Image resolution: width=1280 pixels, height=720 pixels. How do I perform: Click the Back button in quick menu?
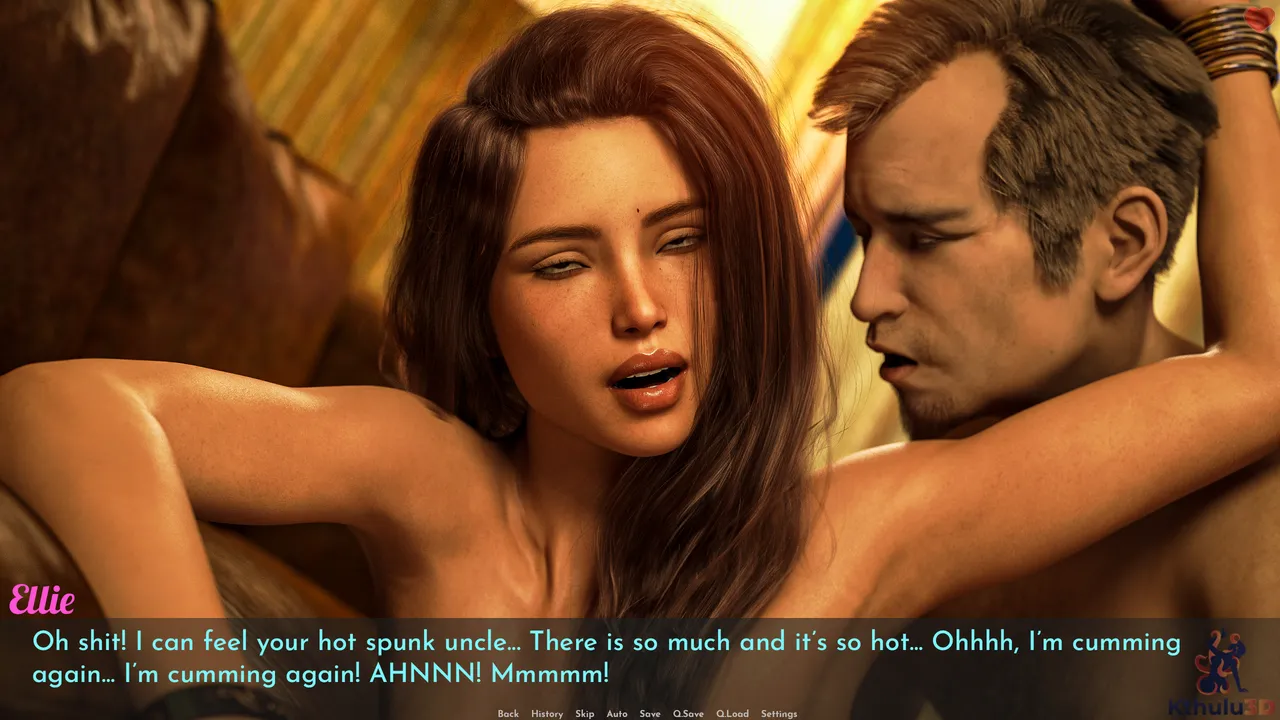[x=508, y=714]
